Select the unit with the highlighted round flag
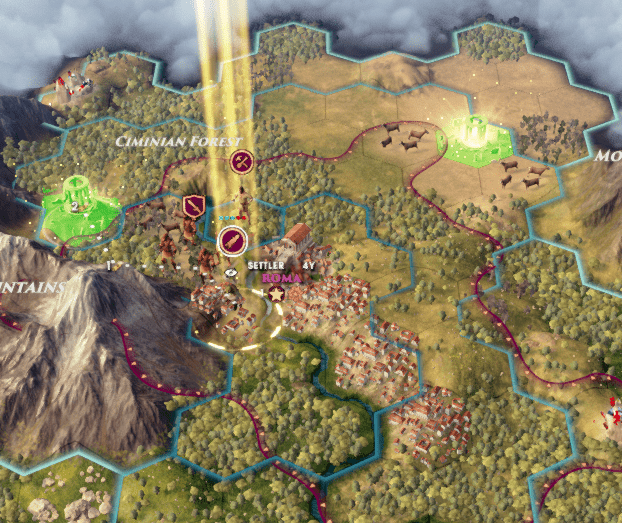 point(231,239)
